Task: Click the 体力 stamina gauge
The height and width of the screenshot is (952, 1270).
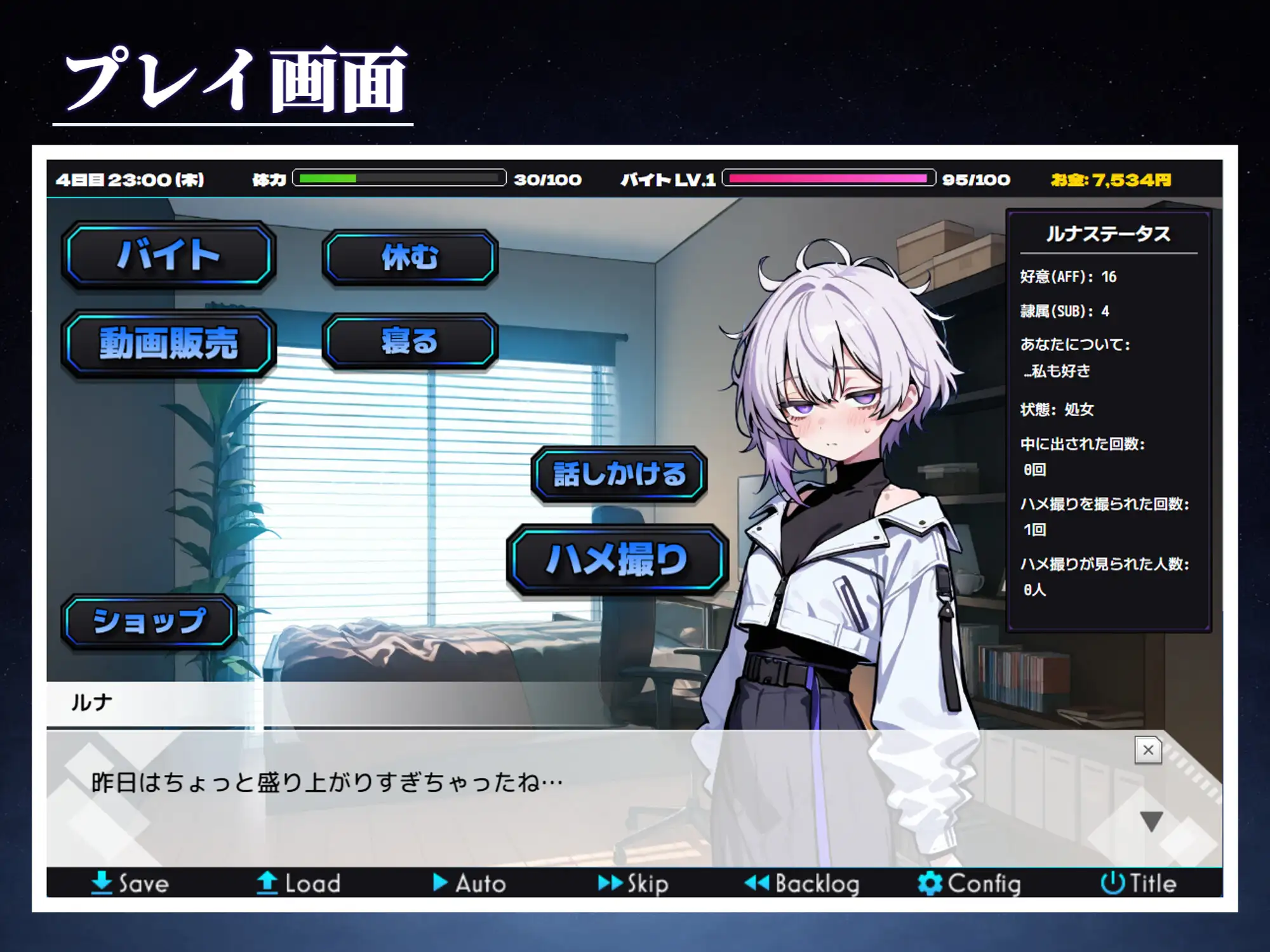Action: tap(400, 180)
